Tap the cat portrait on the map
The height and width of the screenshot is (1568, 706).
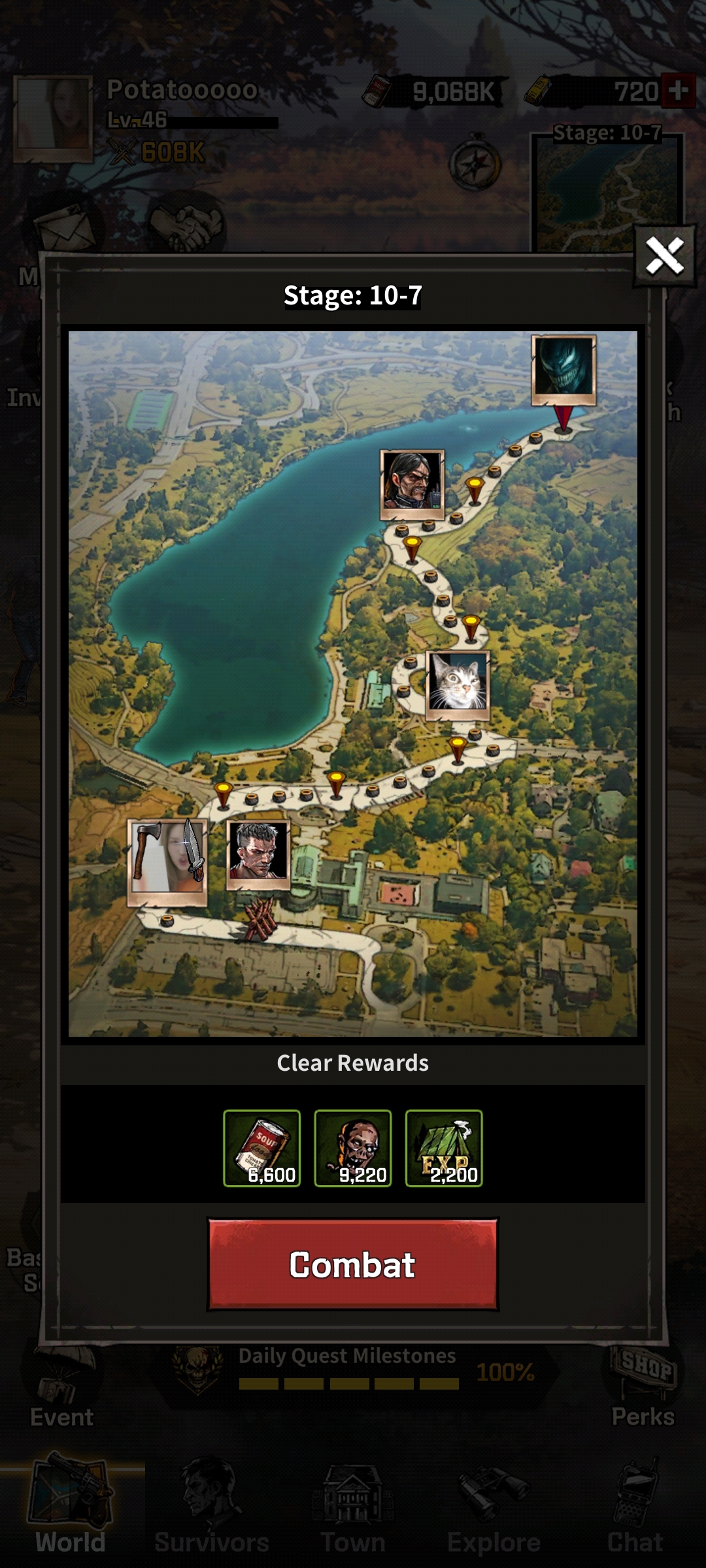458,685
